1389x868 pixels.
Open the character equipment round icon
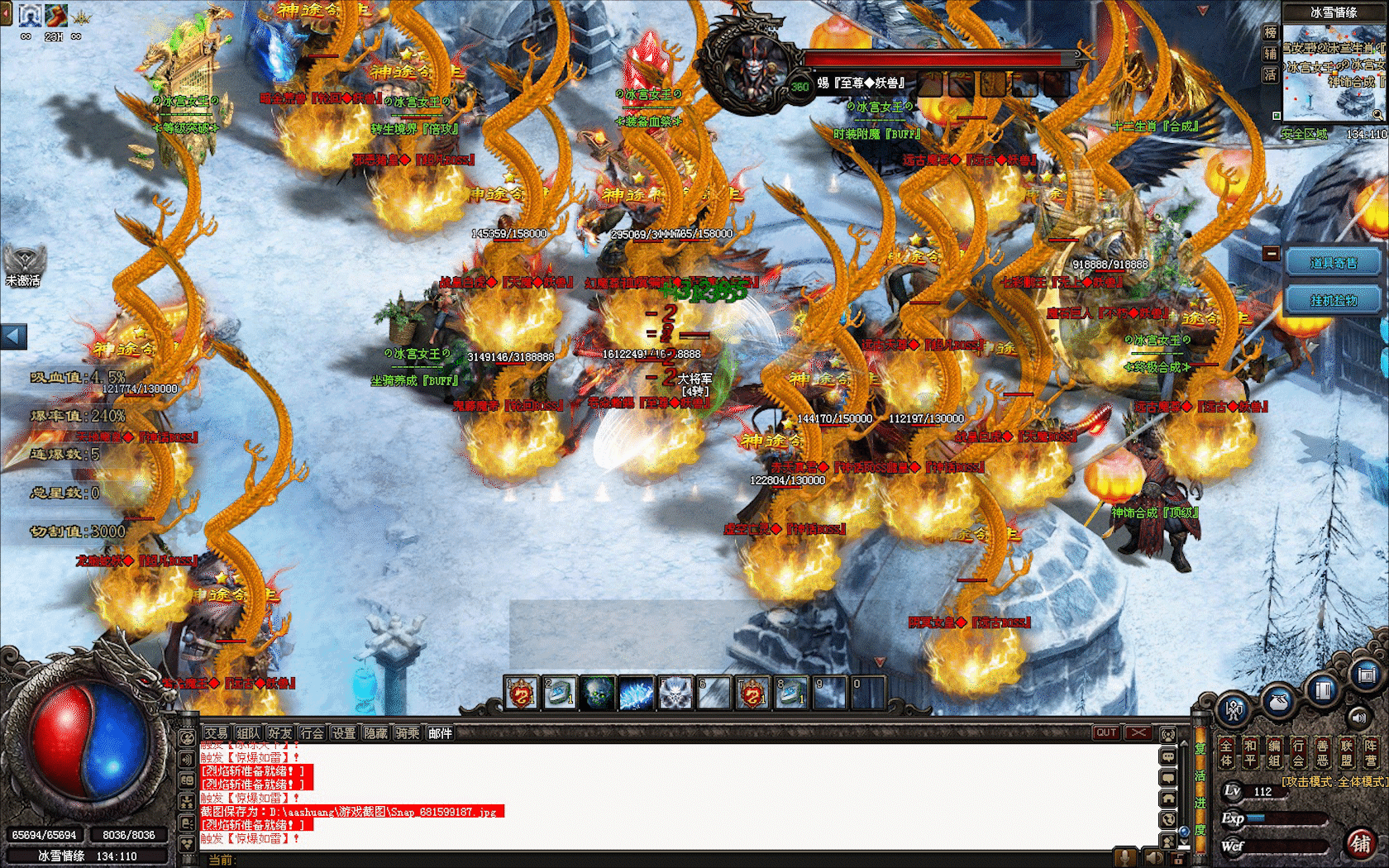coord(1234,709)
